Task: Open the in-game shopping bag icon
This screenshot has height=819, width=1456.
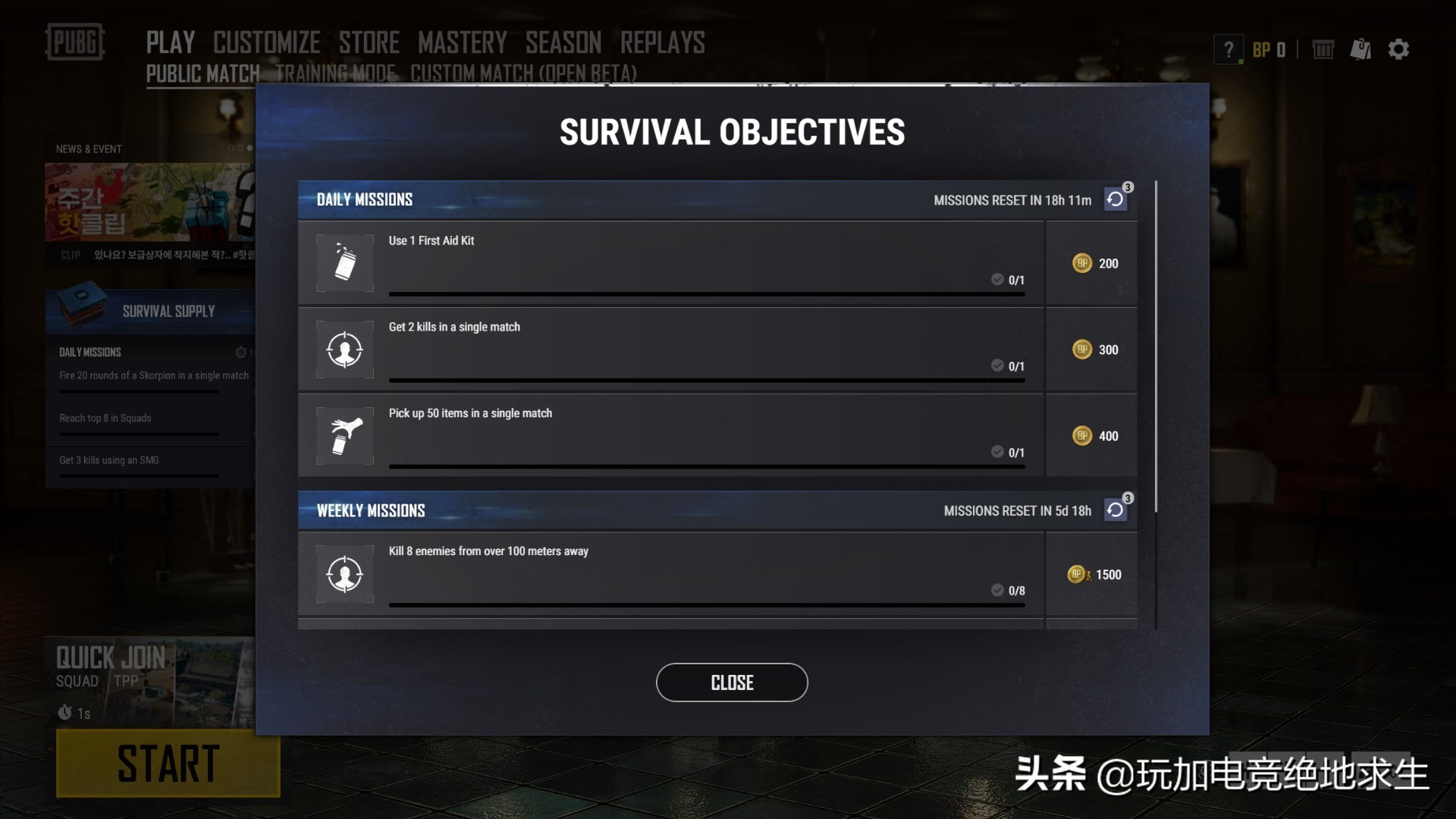Action: (x=1360, y=49)
